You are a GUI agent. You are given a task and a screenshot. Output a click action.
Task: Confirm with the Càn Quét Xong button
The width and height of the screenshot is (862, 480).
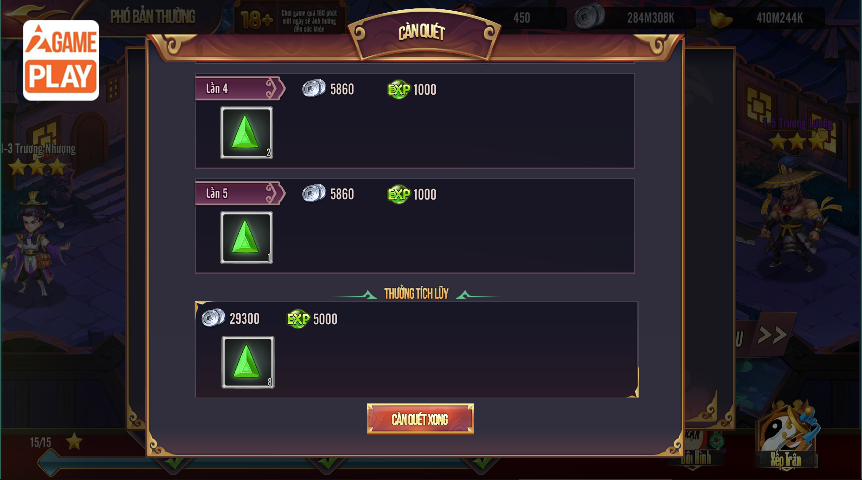[420, 419]
